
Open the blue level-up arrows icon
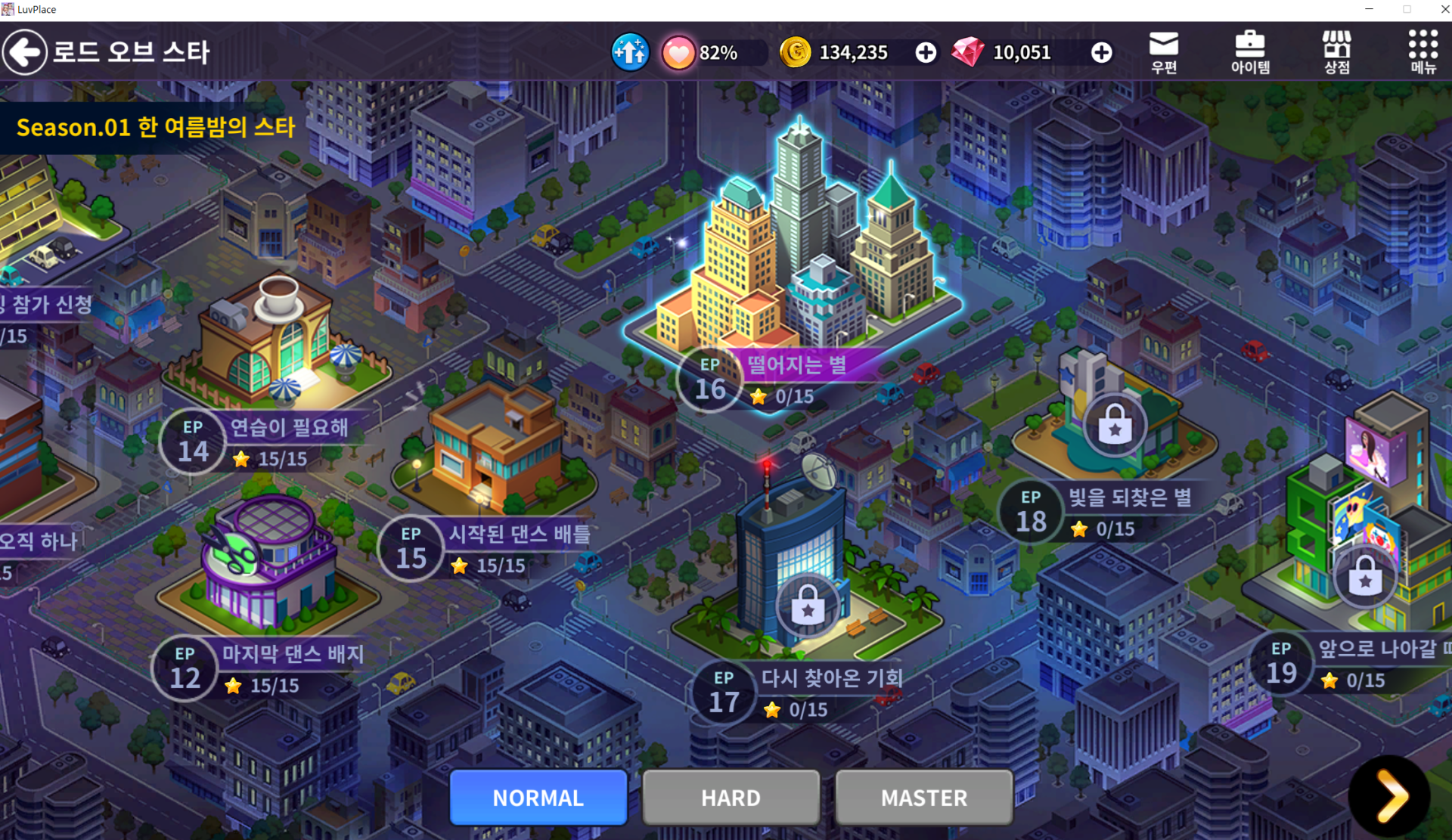pos(629,52)
